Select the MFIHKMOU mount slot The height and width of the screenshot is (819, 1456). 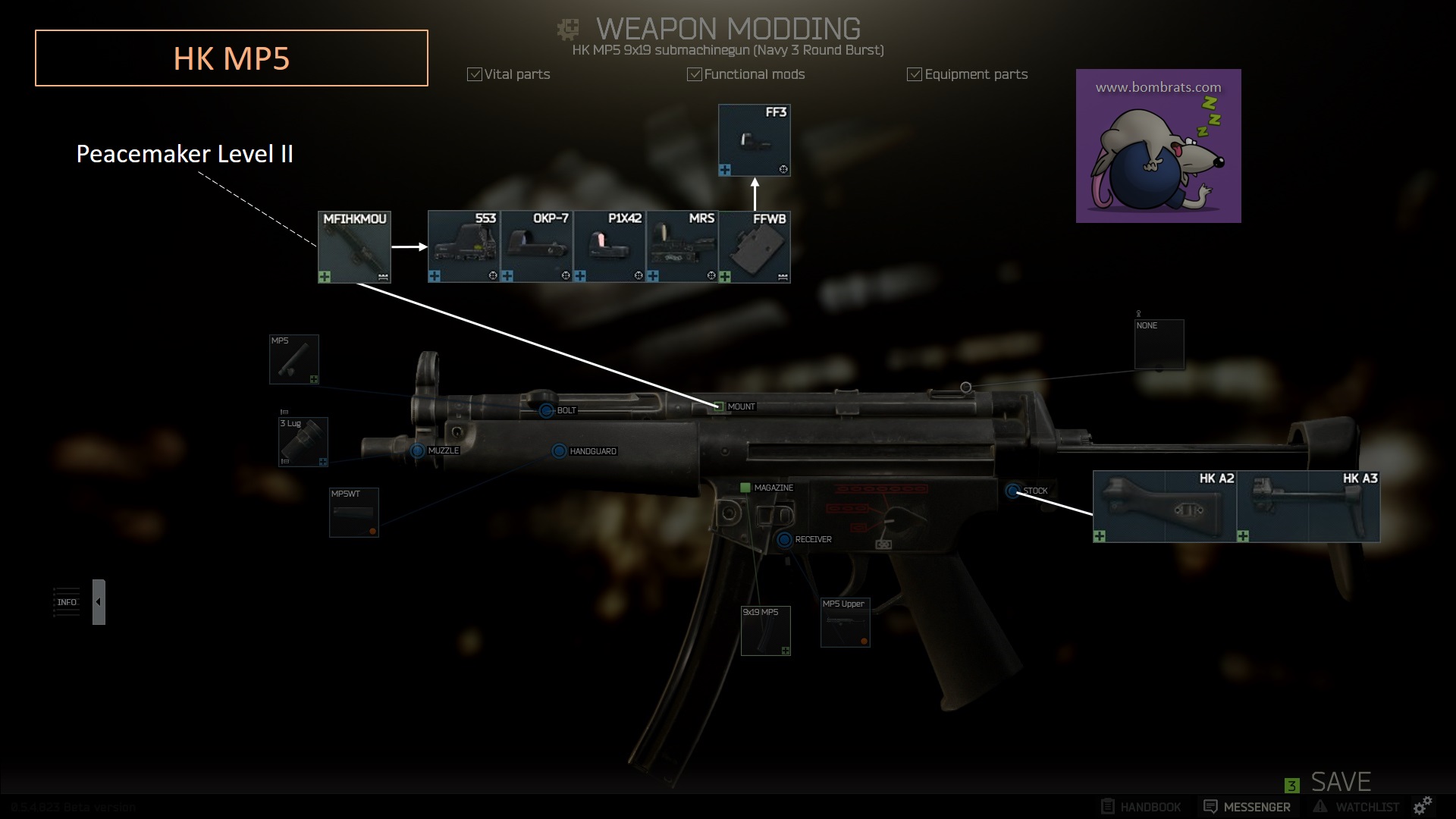tap(354, 247)
